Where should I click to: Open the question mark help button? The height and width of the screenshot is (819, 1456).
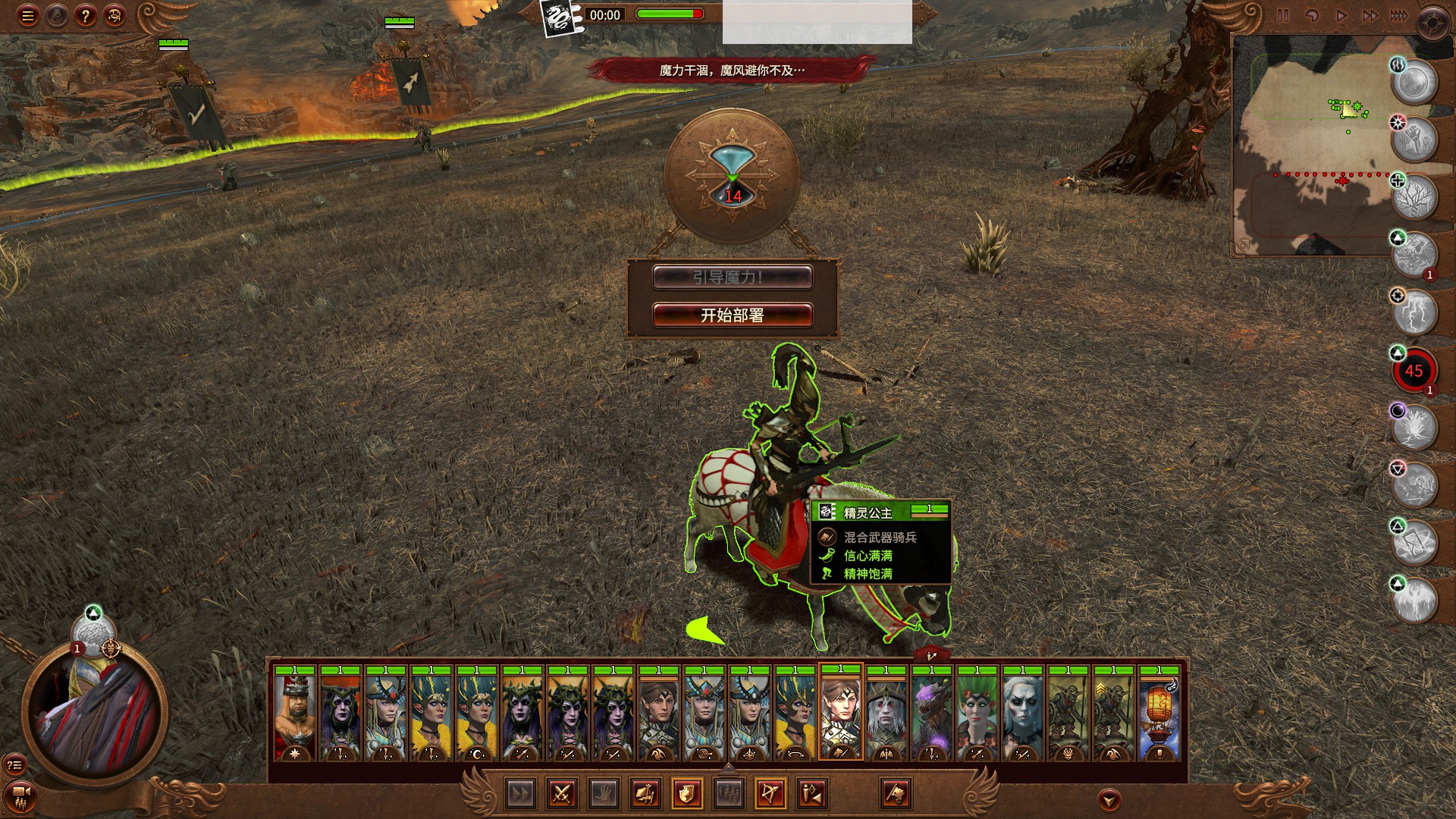(86, 16)
